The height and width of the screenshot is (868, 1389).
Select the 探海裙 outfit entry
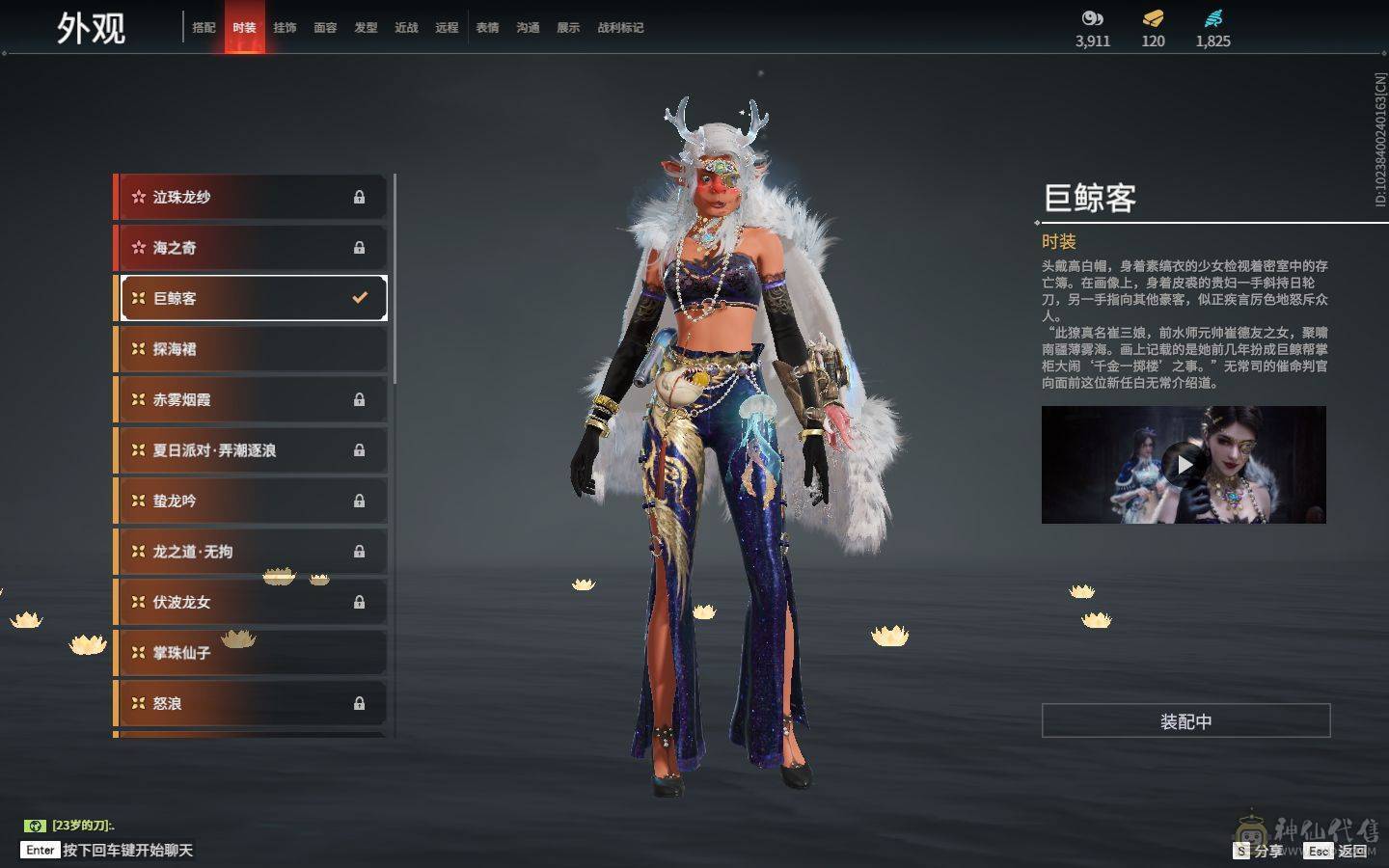point(251,349)
